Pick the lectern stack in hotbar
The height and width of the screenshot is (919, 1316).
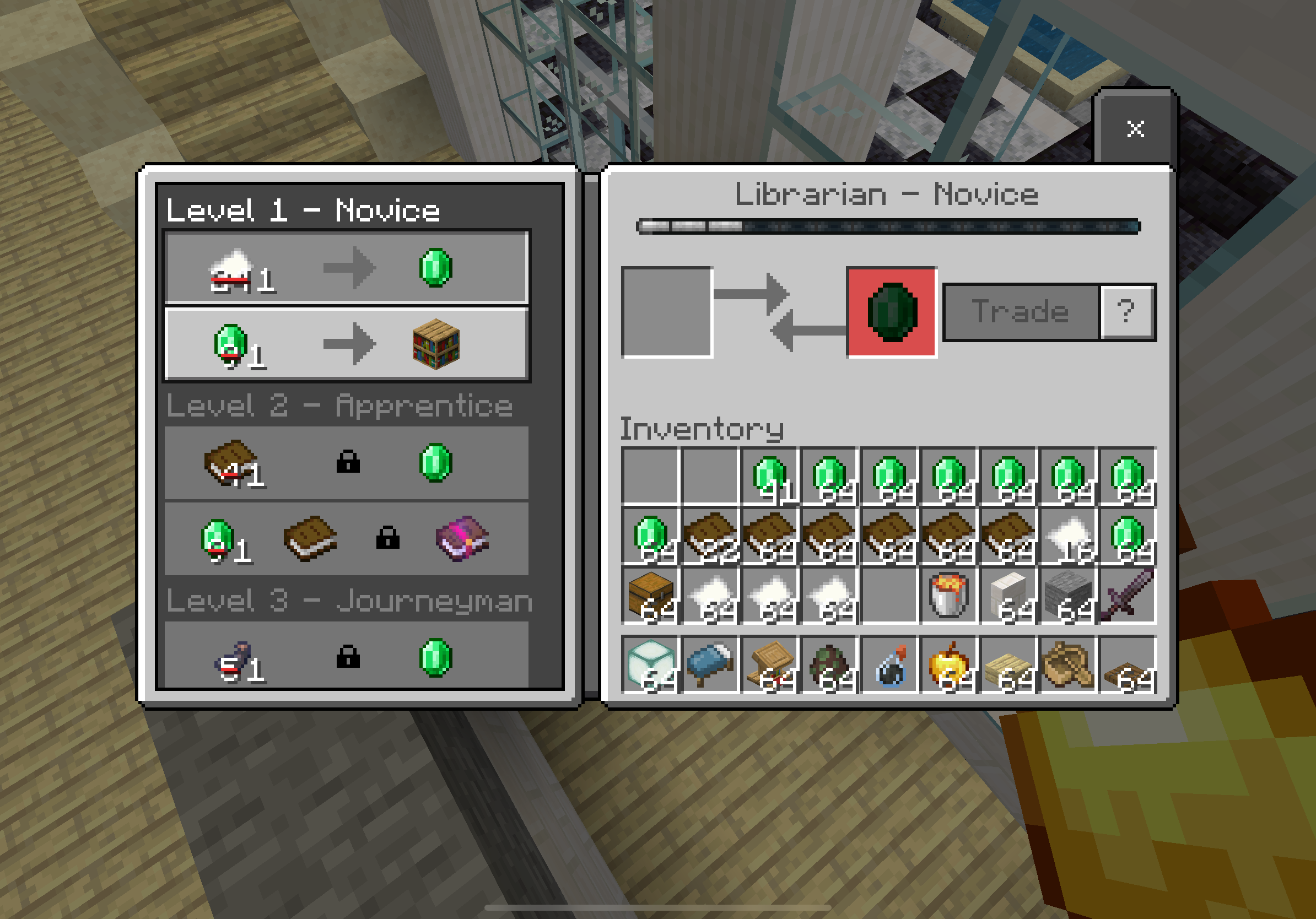pos(770,664)
